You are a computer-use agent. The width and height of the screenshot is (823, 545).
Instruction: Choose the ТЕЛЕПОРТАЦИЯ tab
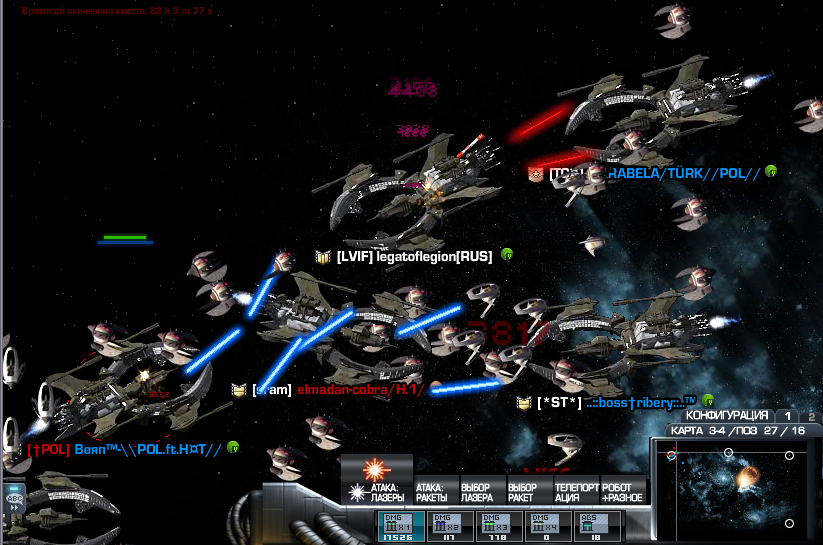point(575,491)
